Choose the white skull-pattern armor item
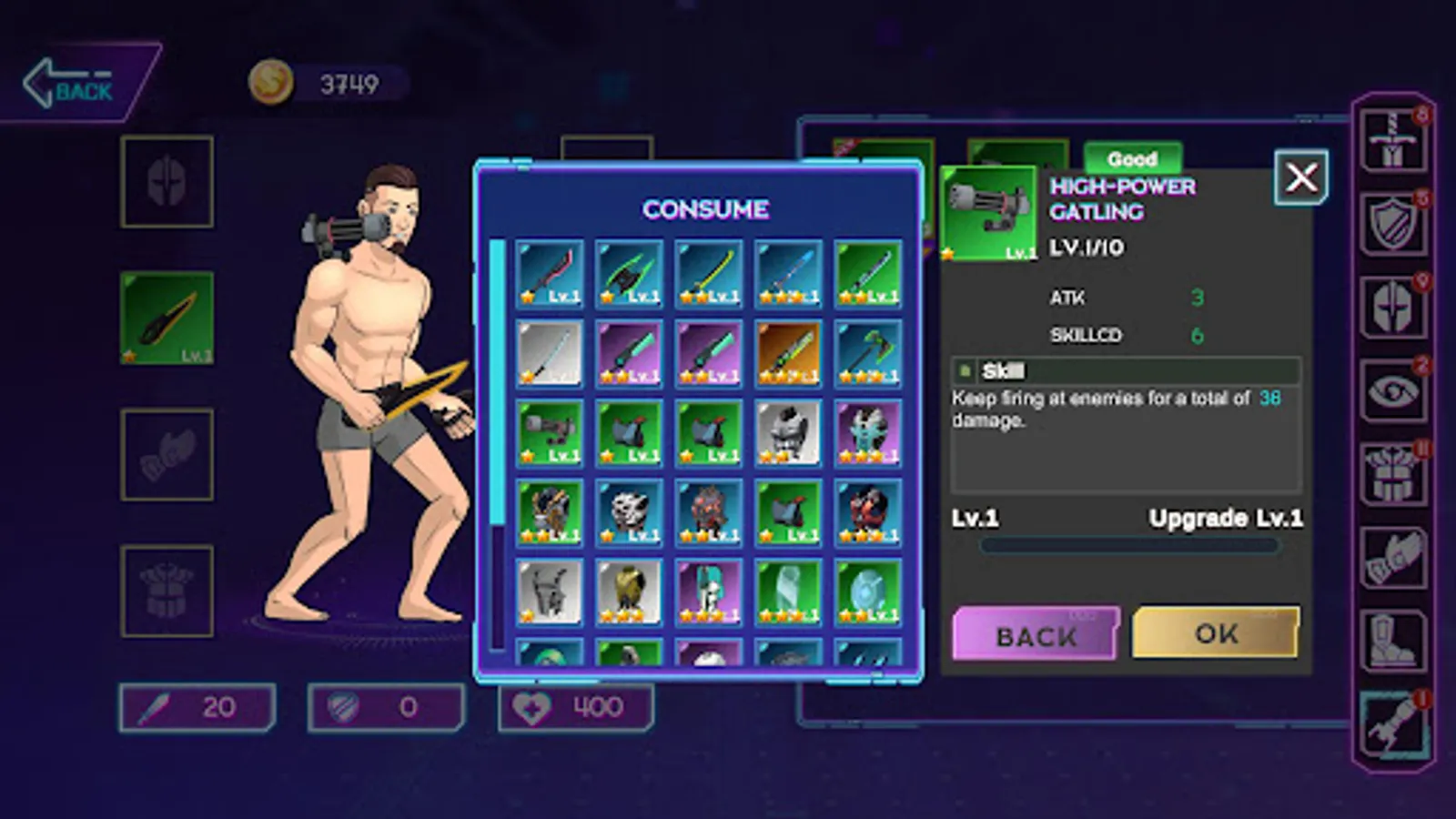This screenshot has width=1456, height=819. coord(629,512)
